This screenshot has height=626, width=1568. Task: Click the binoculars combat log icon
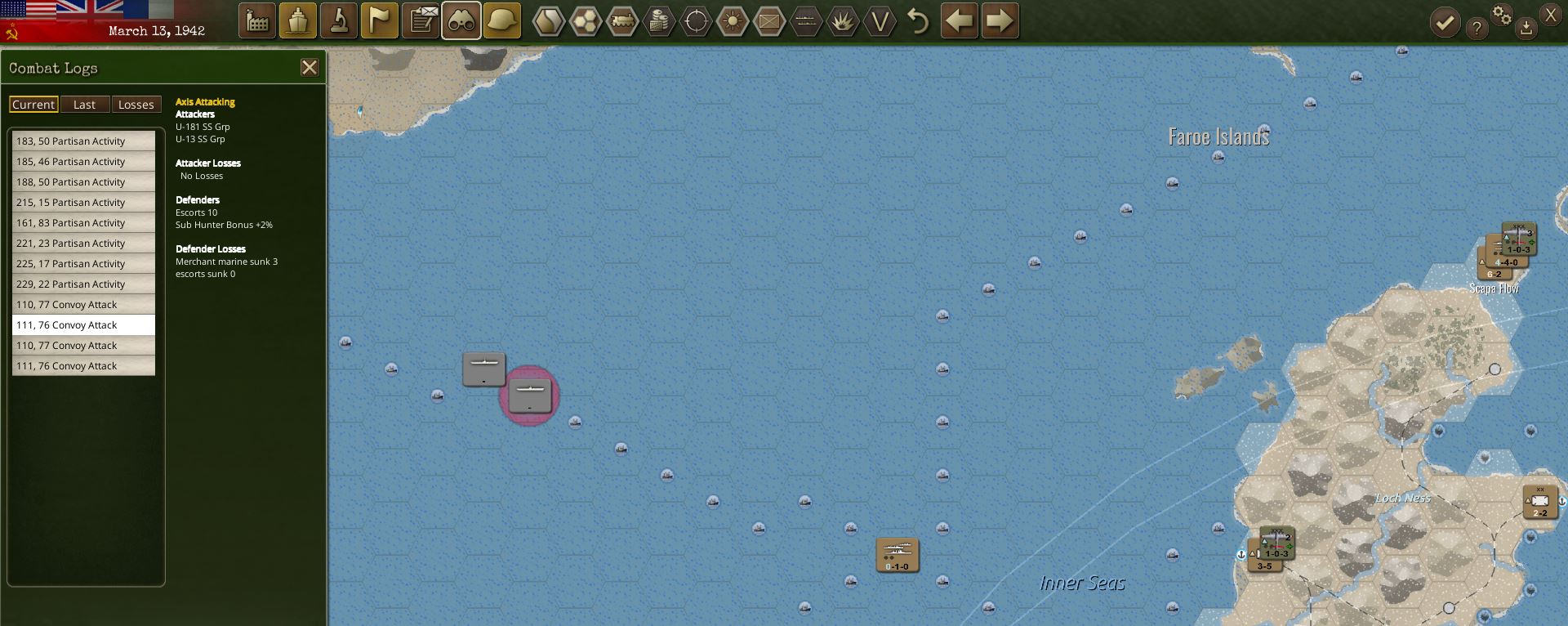coord(461,20)
